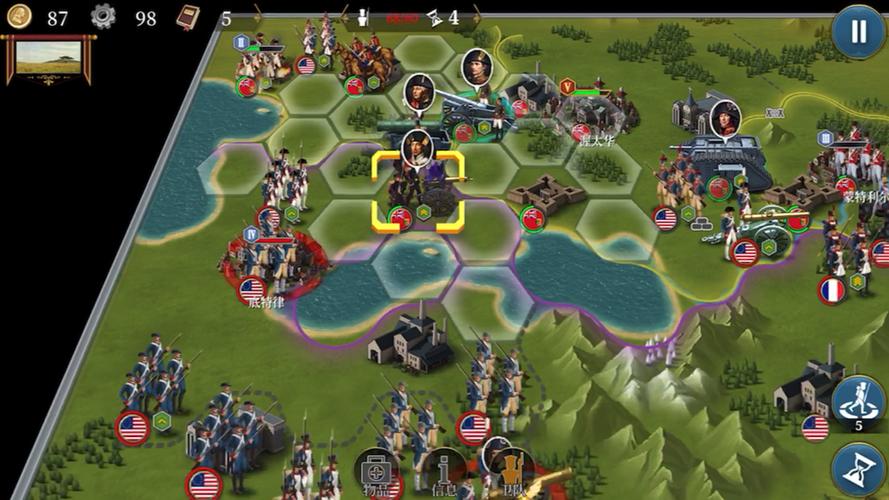Click the landscape painting banner thumbnail
889x500 pixels.
tap(49, 58)
